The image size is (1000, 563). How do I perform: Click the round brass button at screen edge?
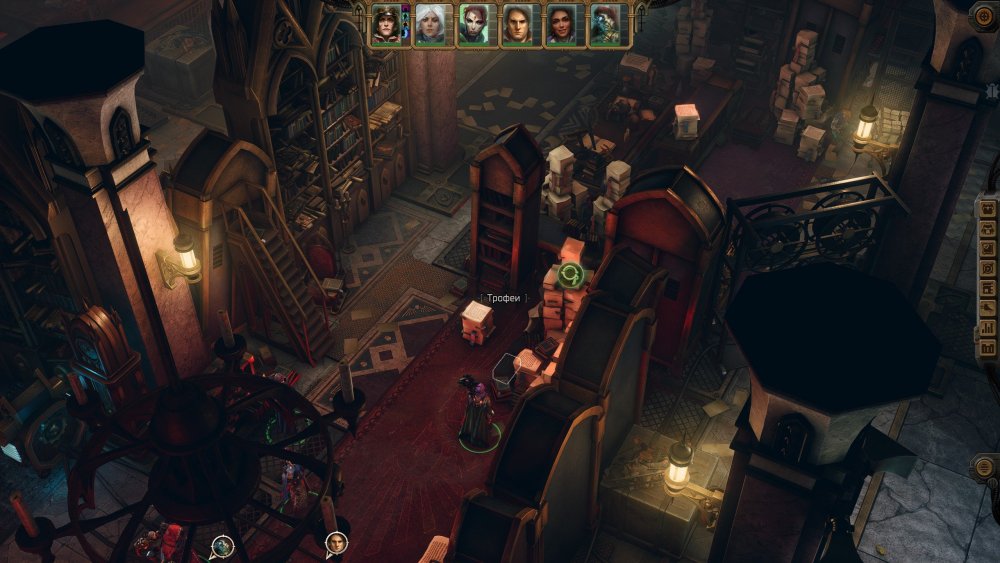click(984, 467)
